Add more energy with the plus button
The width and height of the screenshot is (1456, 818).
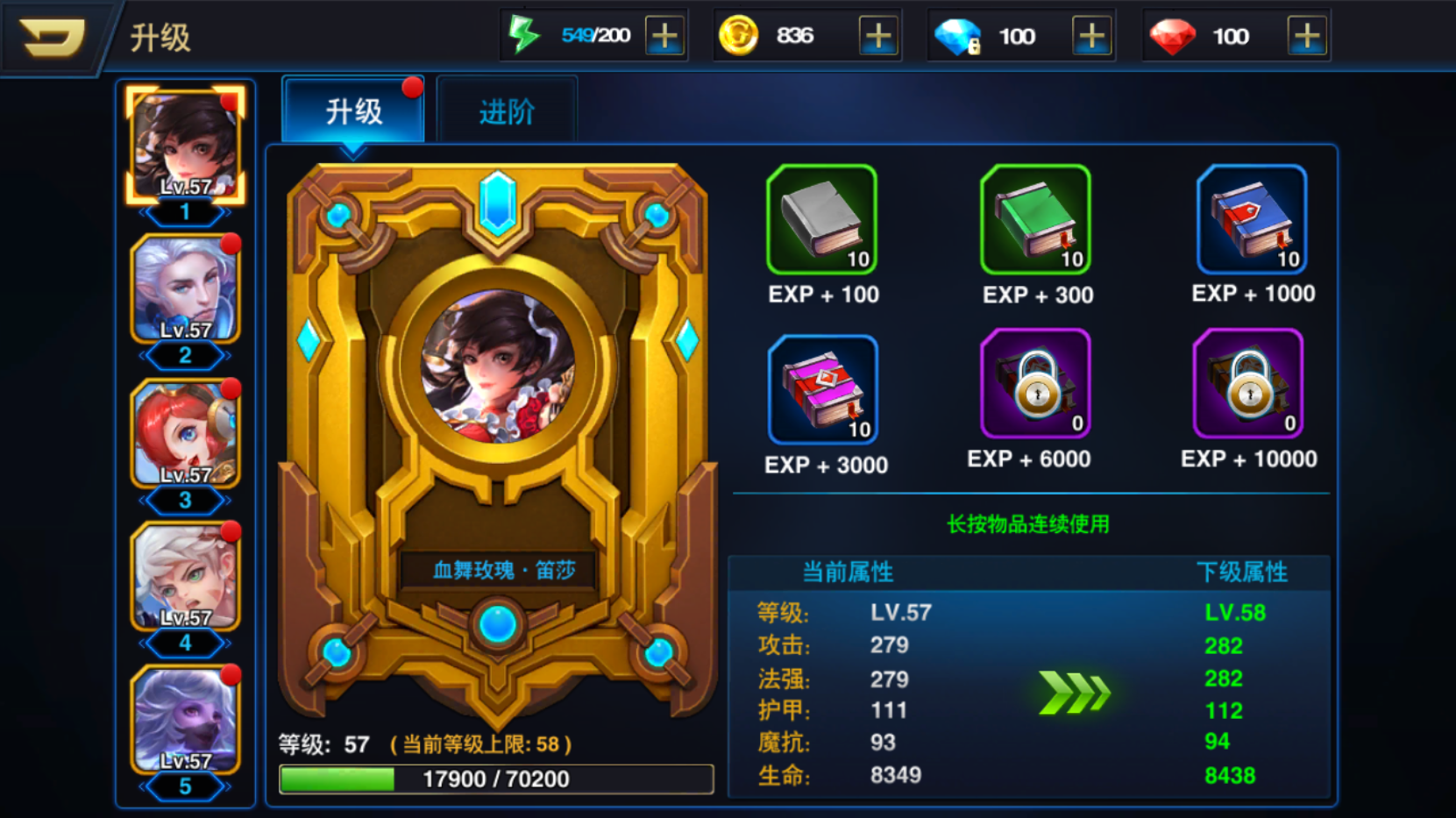[664, 36]
